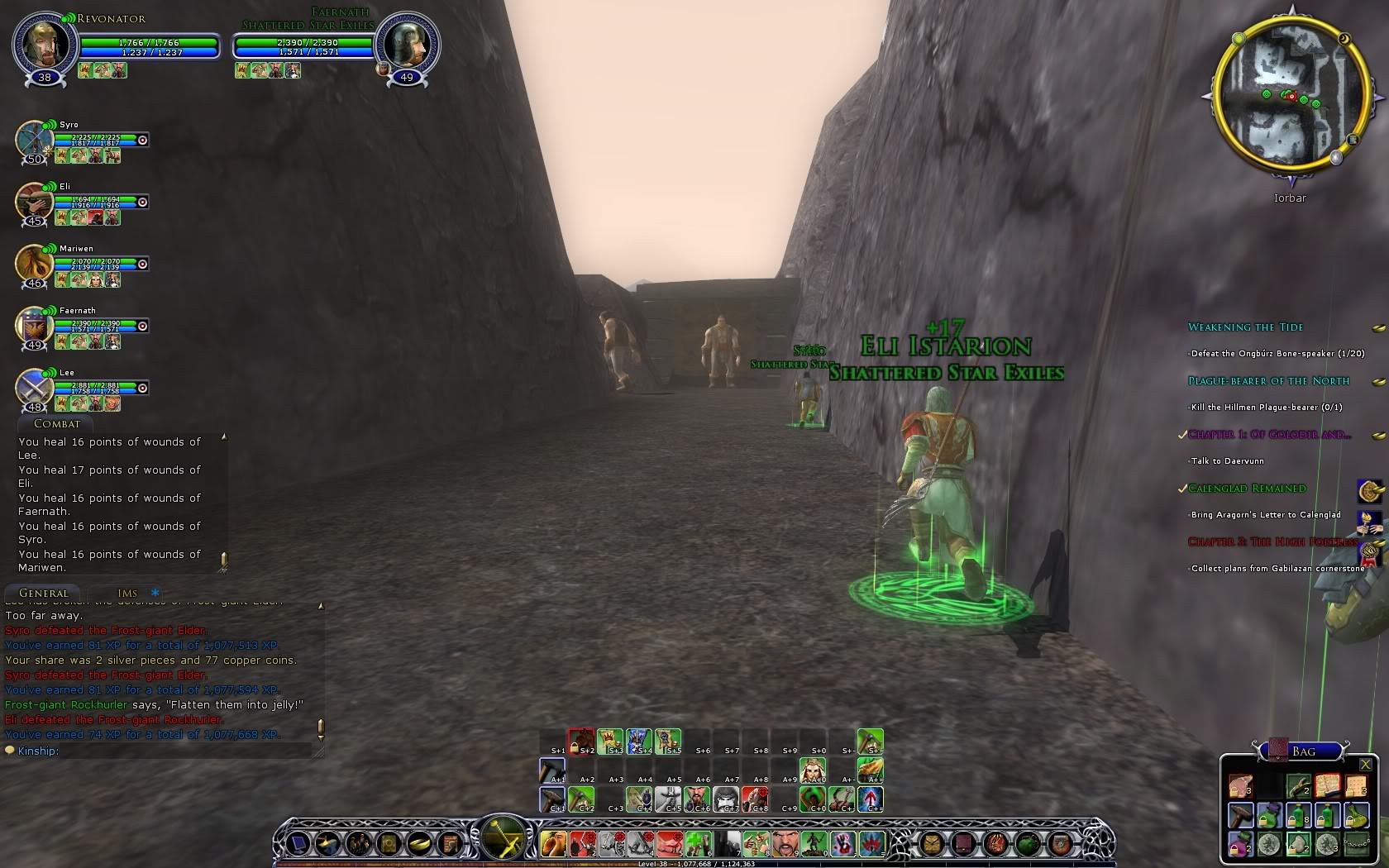Select the raw meat item in bag
Viewport: 1389px width, 868px height.
pos(1240,786)
